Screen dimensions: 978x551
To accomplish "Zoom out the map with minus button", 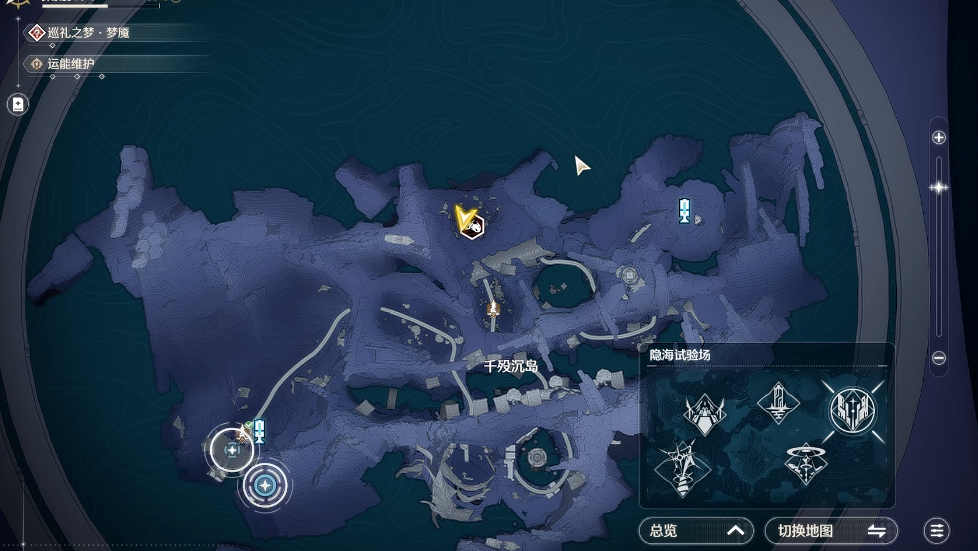I will 938,358.
